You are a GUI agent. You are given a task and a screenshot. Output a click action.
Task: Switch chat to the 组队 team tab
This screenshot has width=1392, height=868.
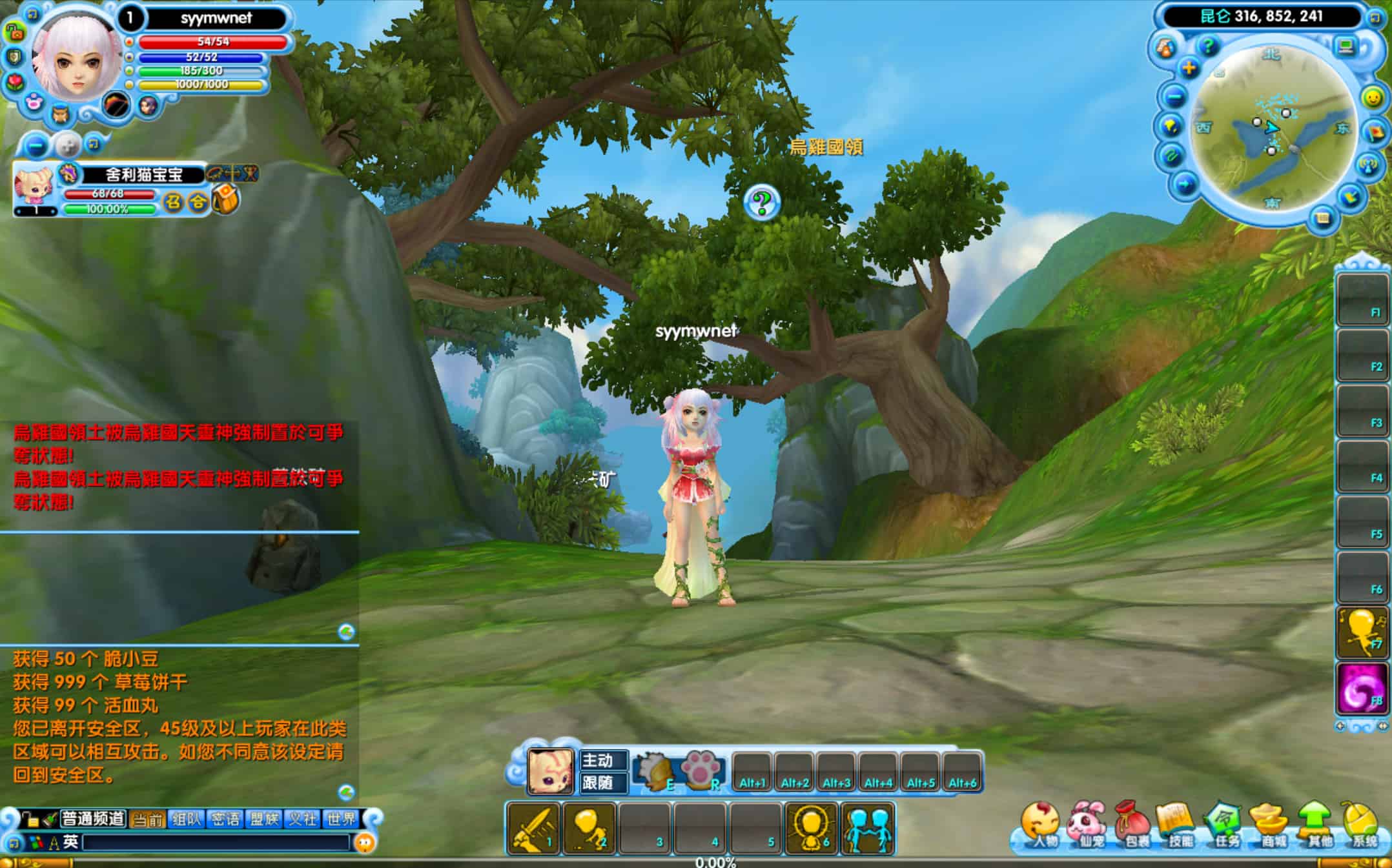[x=187, y=819]
